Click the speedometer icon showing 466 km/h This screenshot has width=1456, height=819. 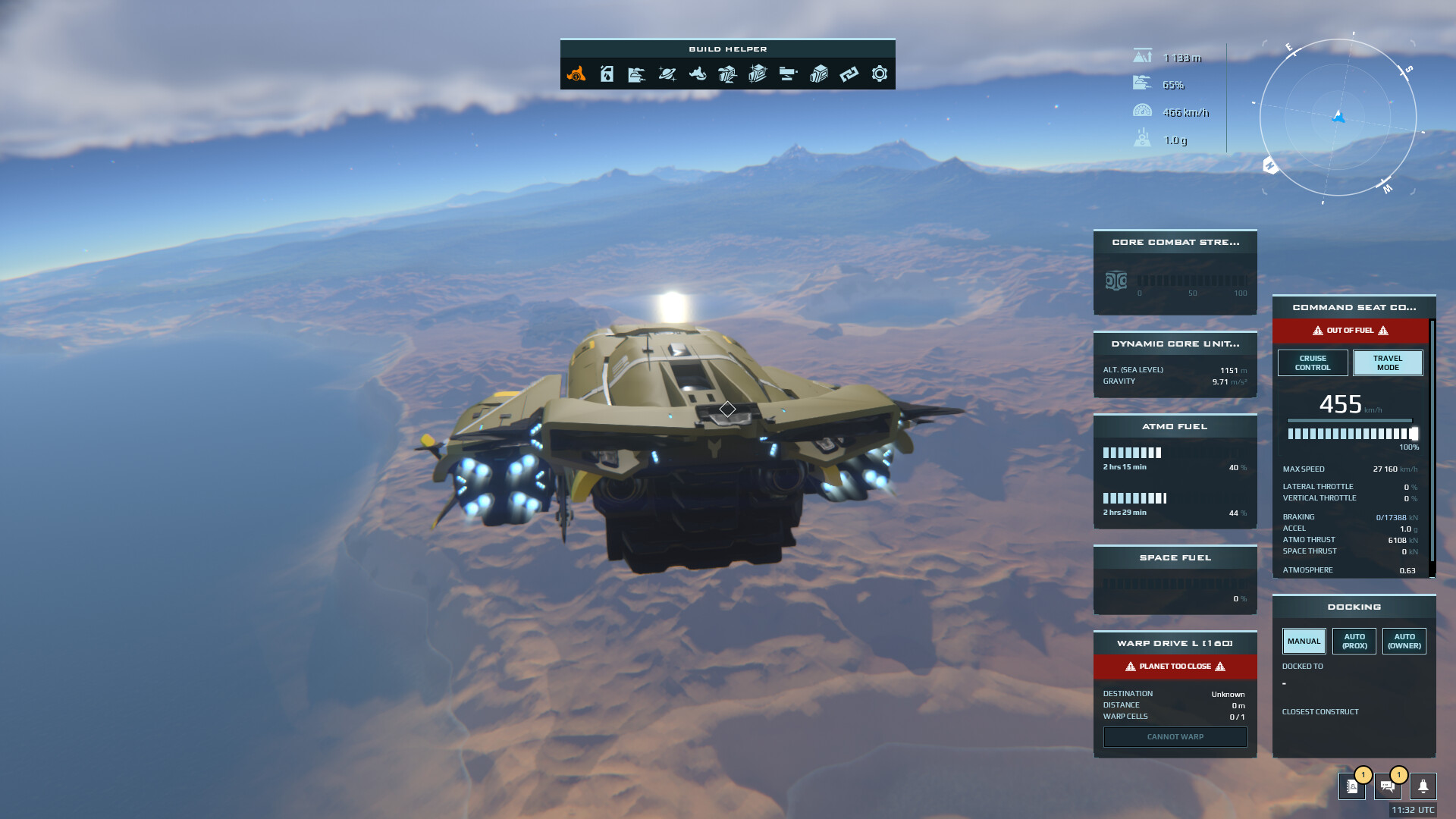point(1142,111)
